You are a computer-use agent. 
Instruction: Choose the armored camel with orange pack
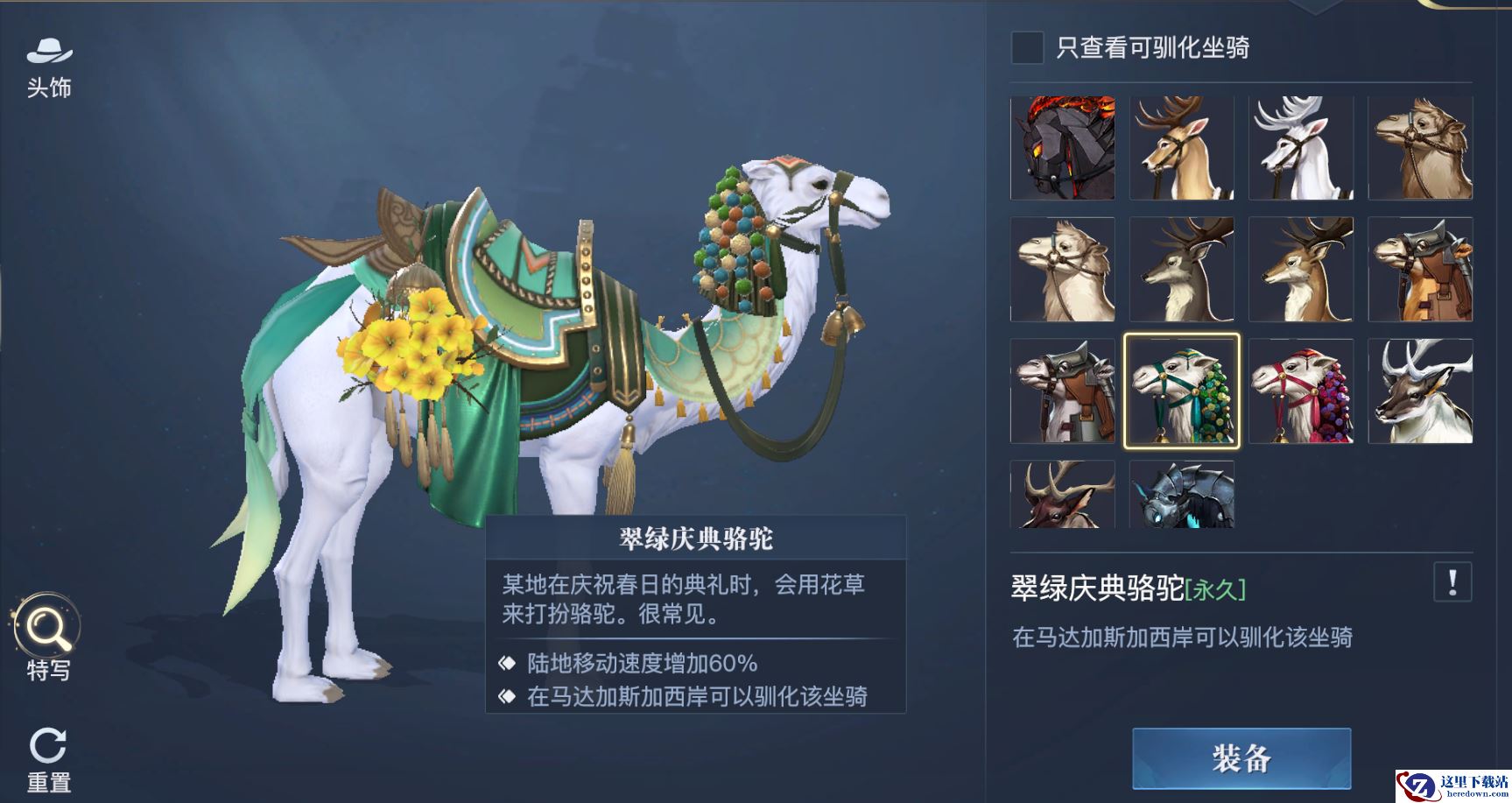click(x=1420, y=270)
